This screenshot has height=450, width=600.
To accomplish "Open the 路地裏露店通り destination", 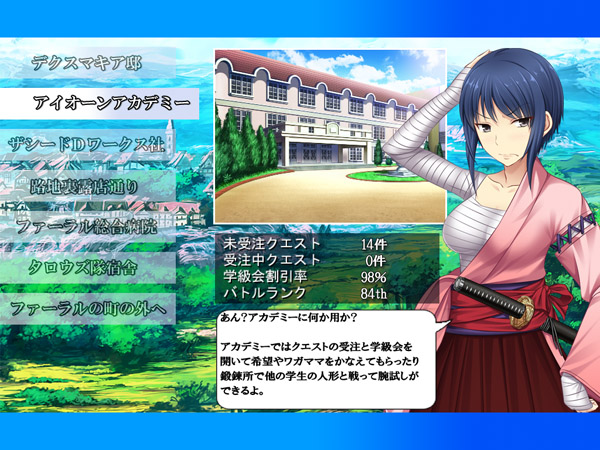I will pos(86,185).
